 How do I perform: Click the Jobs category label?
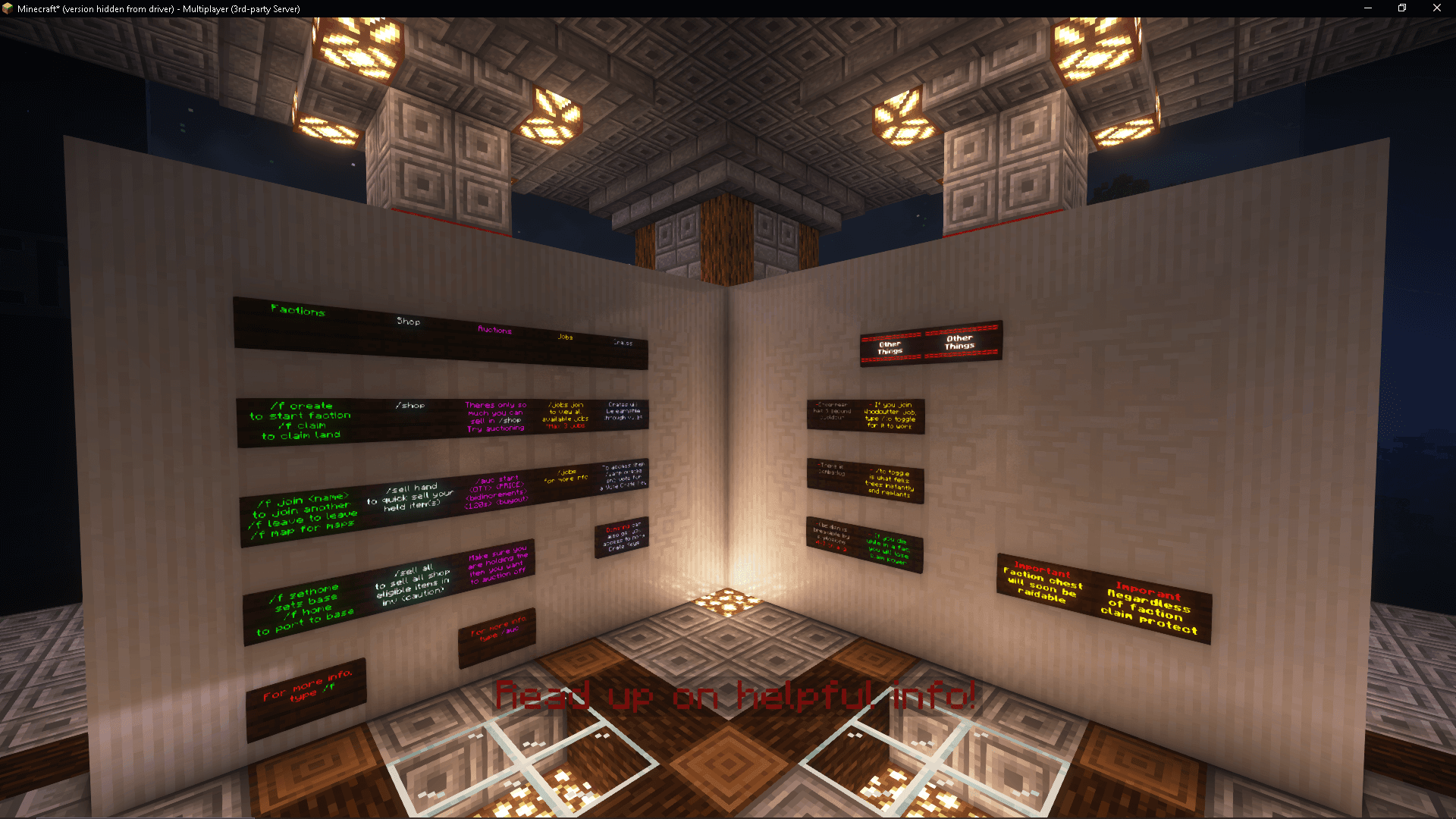pyautogui.click(x=564, y=336)
